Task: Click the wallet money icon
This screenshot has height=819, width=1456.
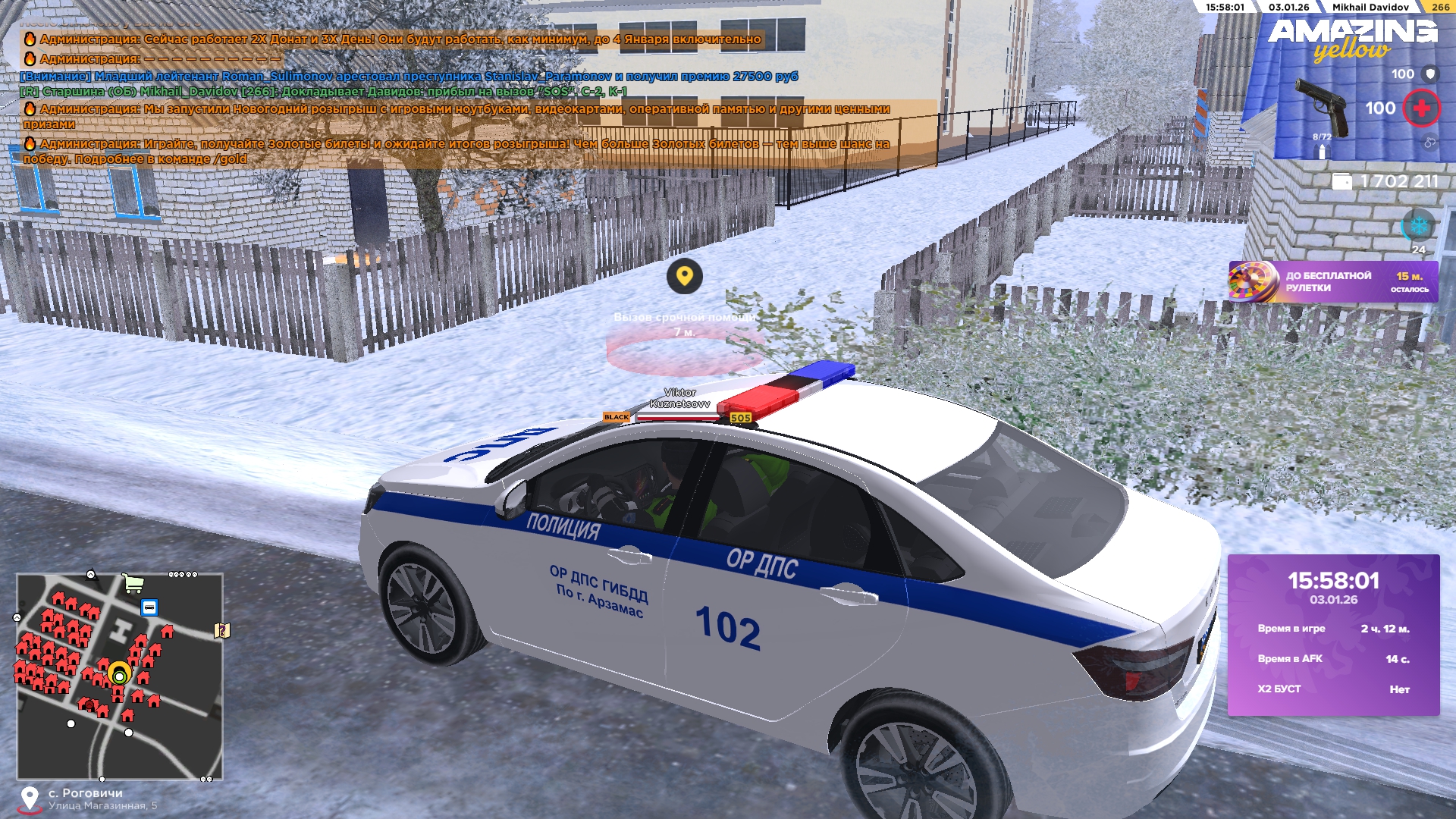Action: click(x=1341, y=182)
